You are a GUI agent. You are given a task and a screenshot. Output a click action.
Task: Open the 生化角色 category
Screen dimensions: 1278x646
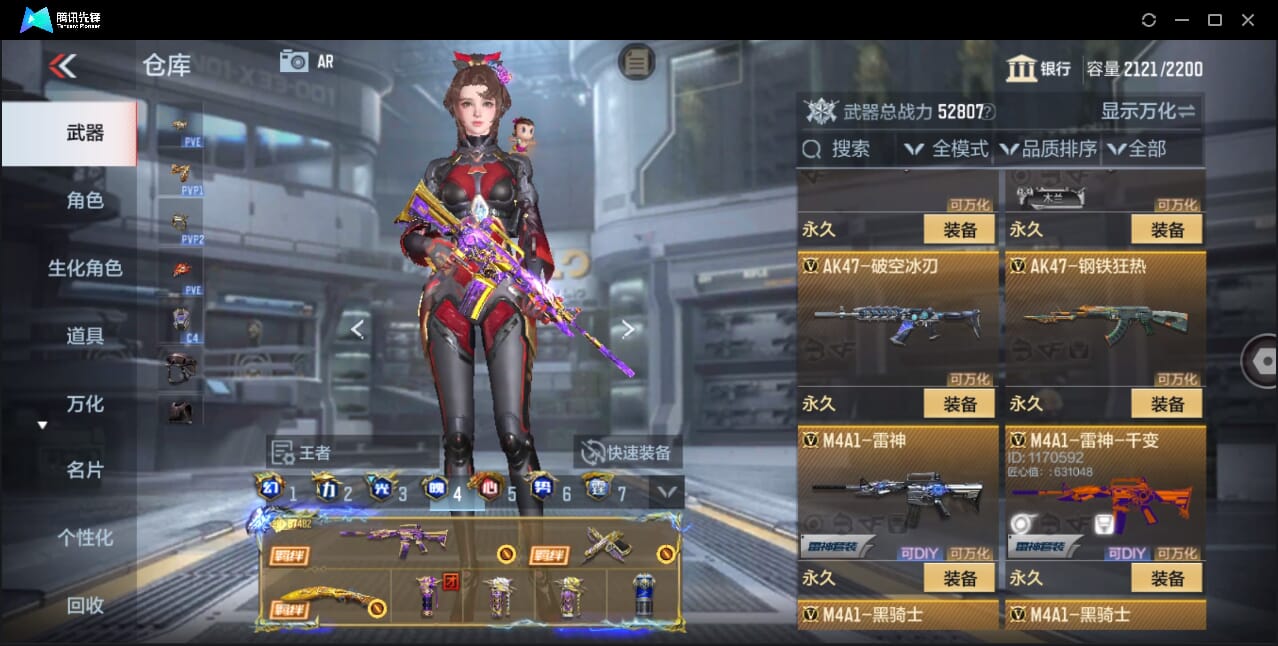[84, 268]
